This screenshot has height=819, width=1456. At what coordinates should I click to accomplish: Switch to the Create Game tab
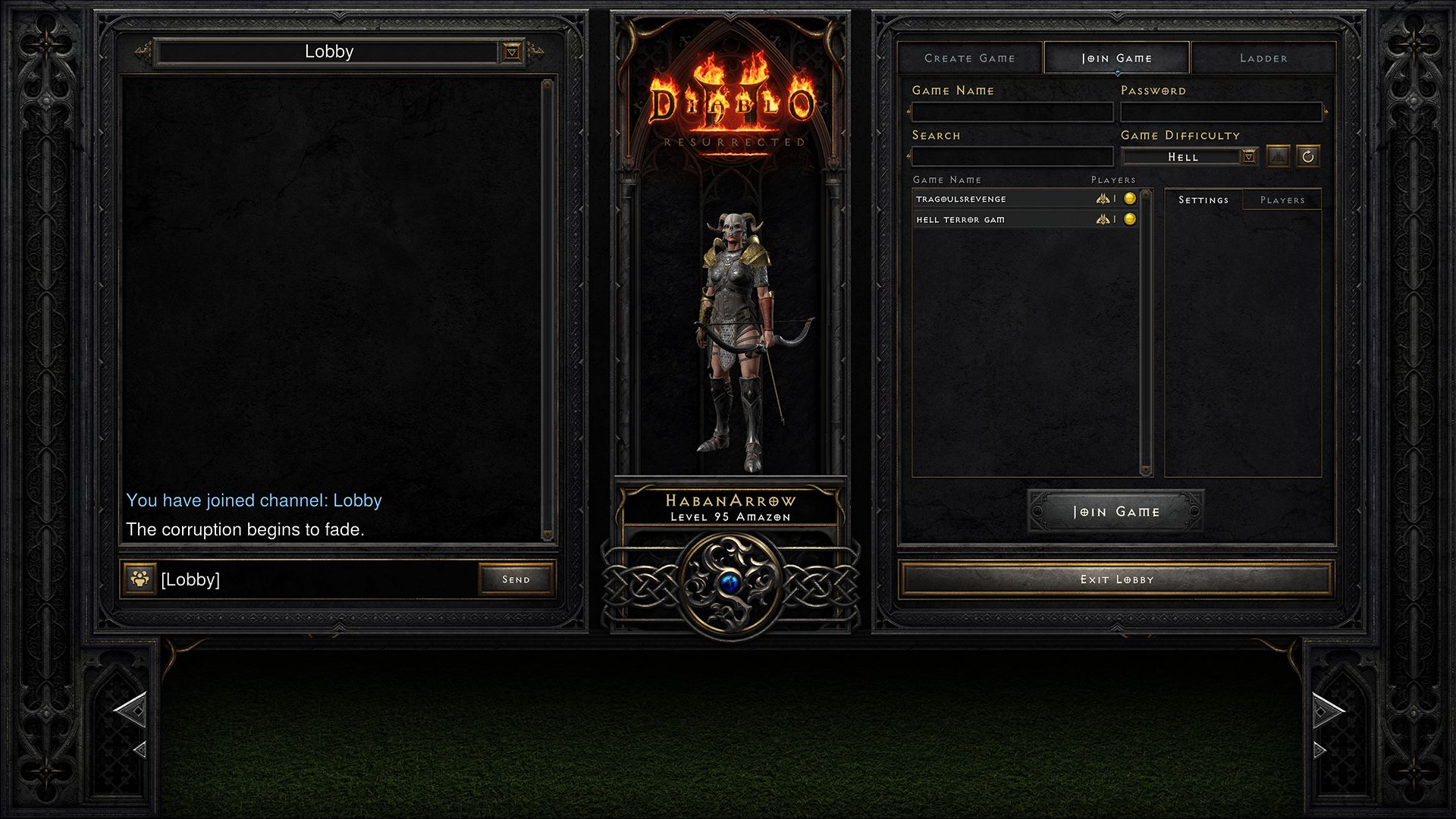coord(969,58)
